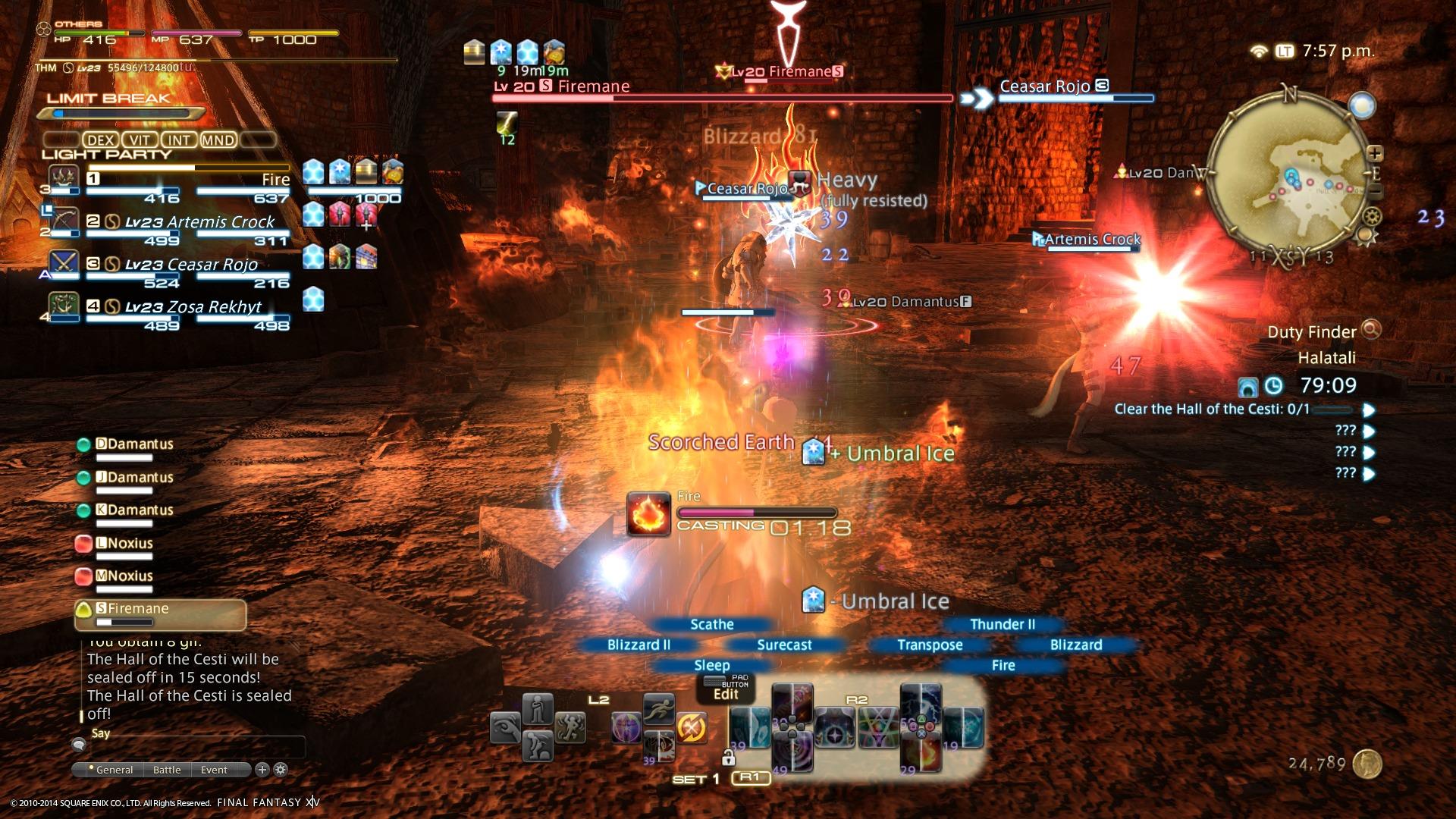Toggle the hotbar lock padlock
Screen dimensions: 1456x819
[x=728, y=757]
